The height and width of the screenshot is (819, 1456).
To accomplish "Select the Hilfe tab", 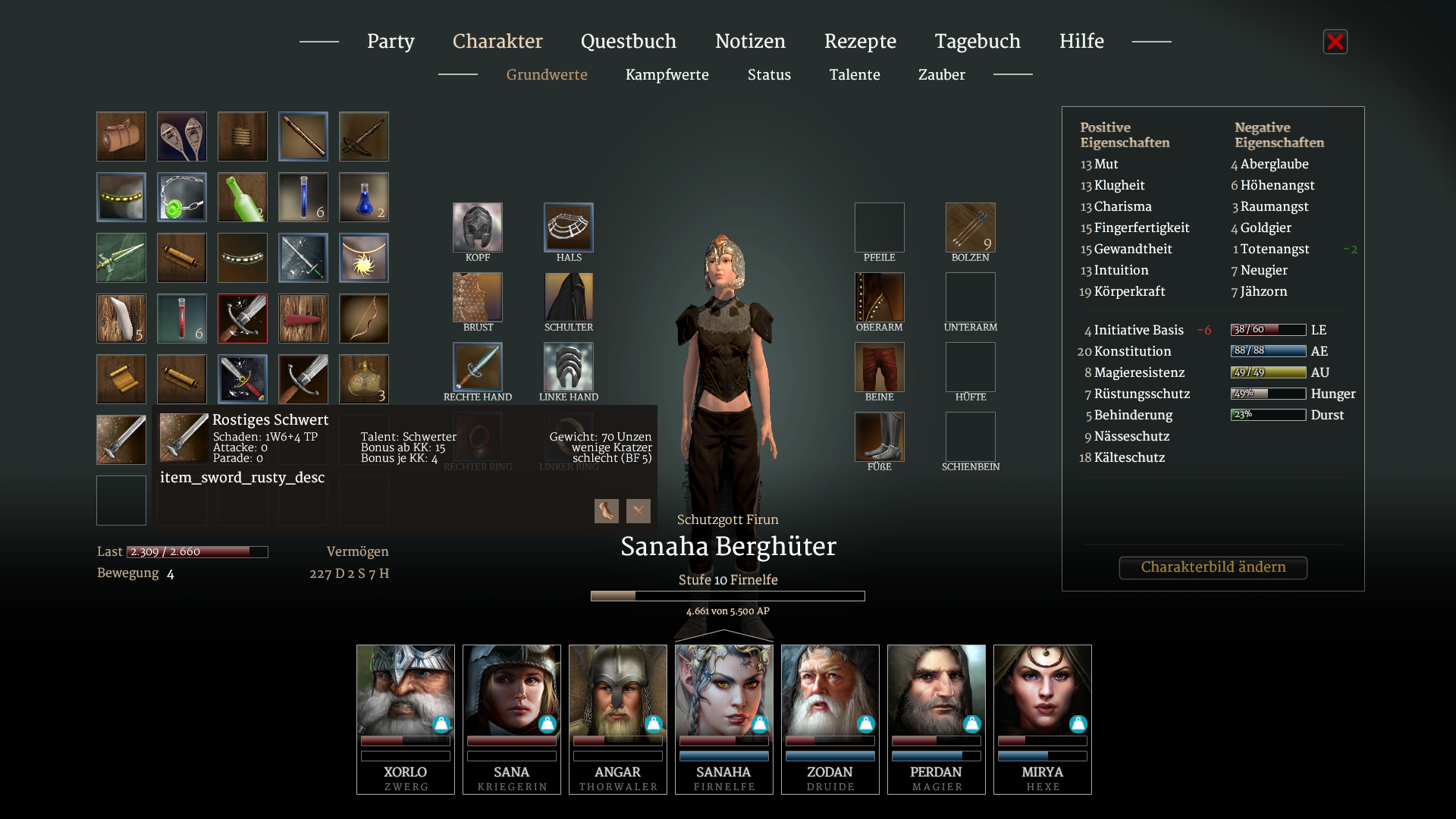I will (x=1081, y=42).
